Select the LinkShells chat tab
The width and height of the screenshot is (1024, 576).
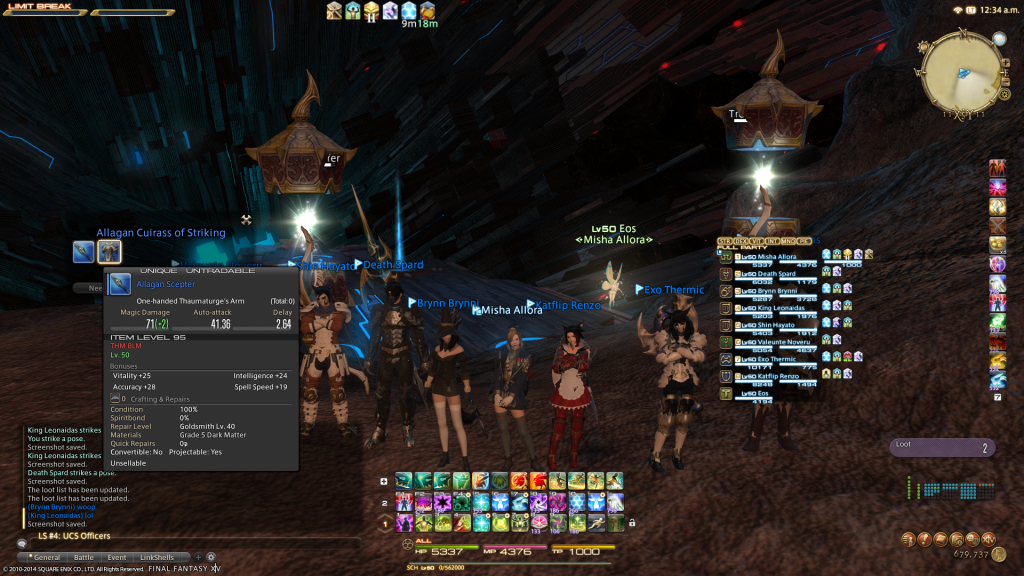click(x=156, y=557)
